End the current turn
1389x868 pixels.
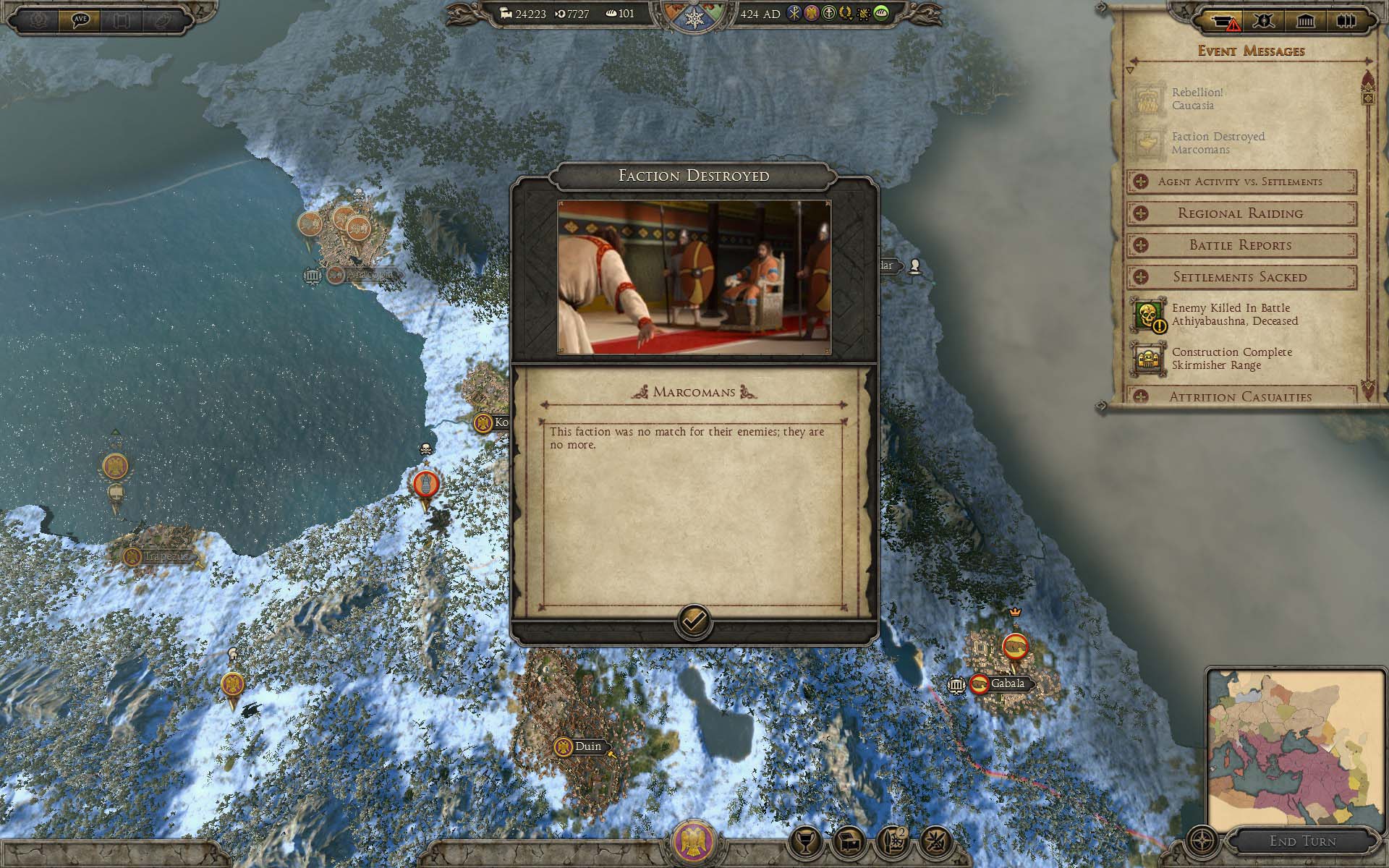coord(1302,841)
